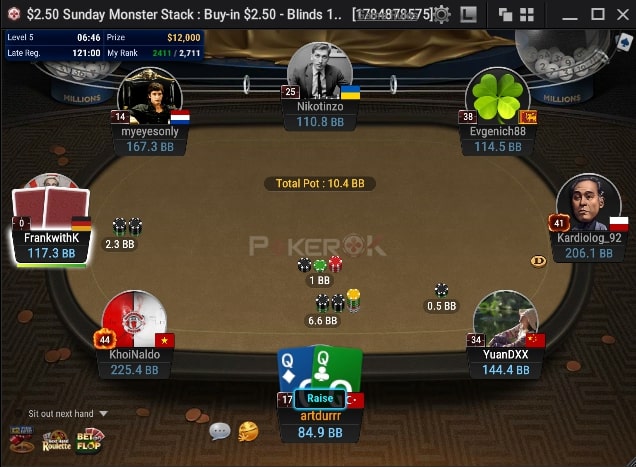Select myeyesonly's player avatar
The width and height of the screenshot is (636, 467).
(150, 98)
